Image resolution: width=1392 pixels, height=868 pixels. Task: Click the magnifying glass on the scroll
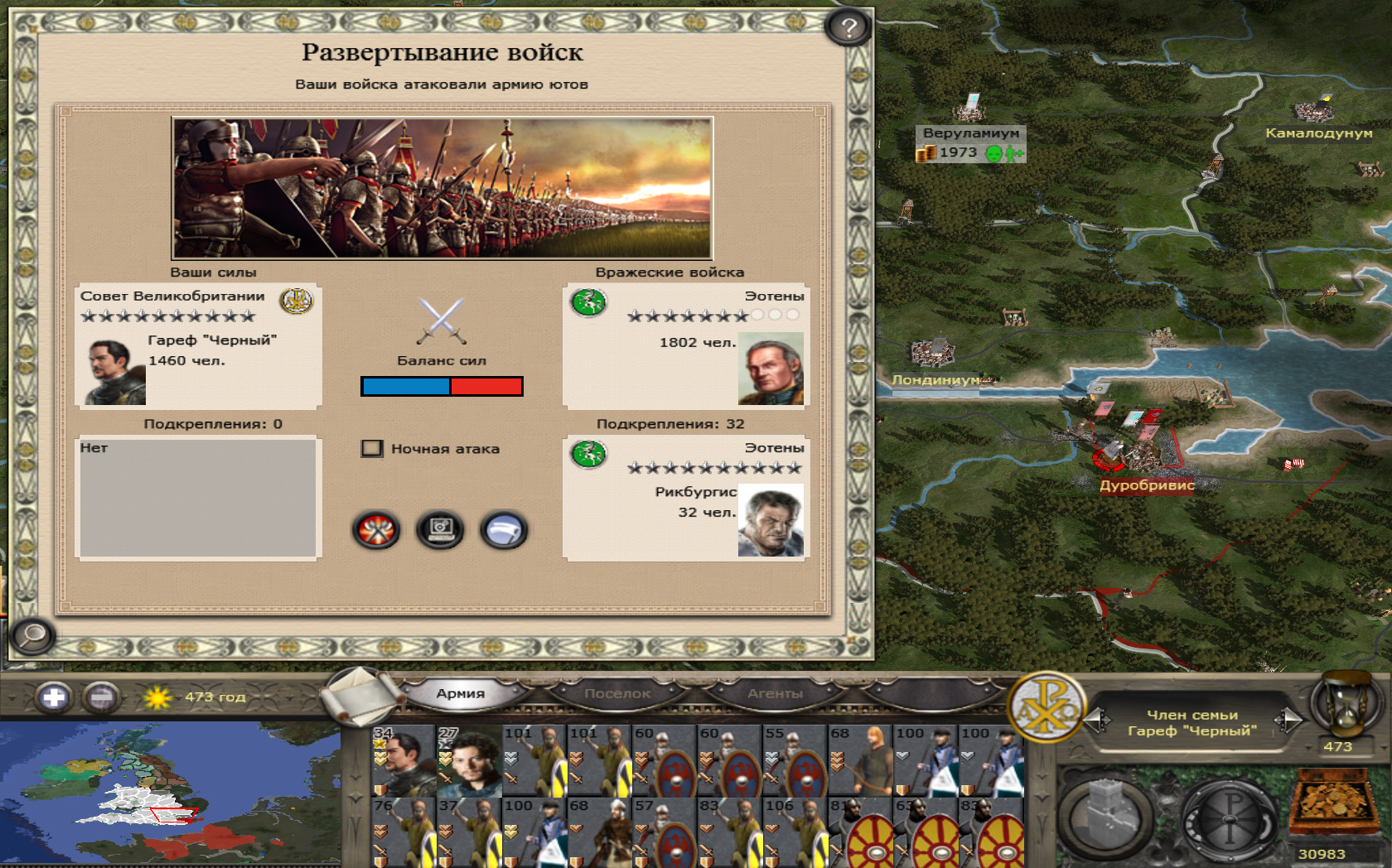pos(32,636)
